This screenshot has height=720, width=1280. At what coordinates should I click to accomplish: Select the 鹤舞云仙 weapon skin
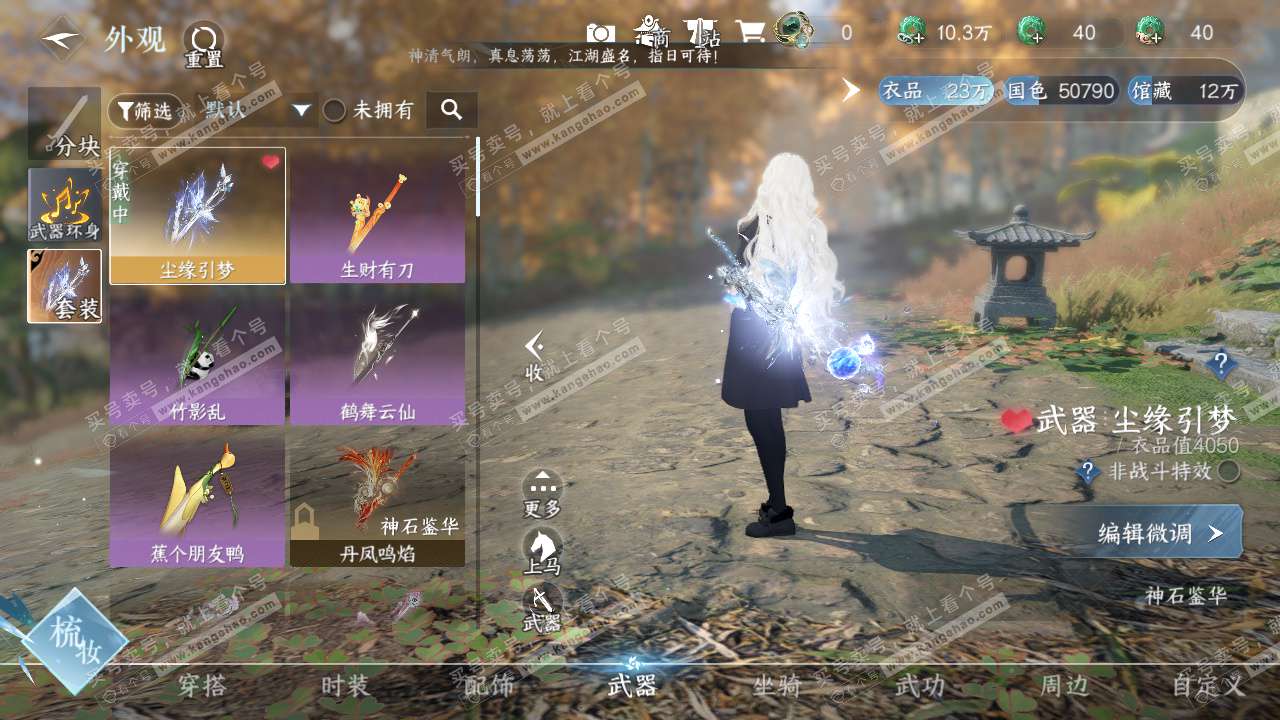tap(377, 358)
